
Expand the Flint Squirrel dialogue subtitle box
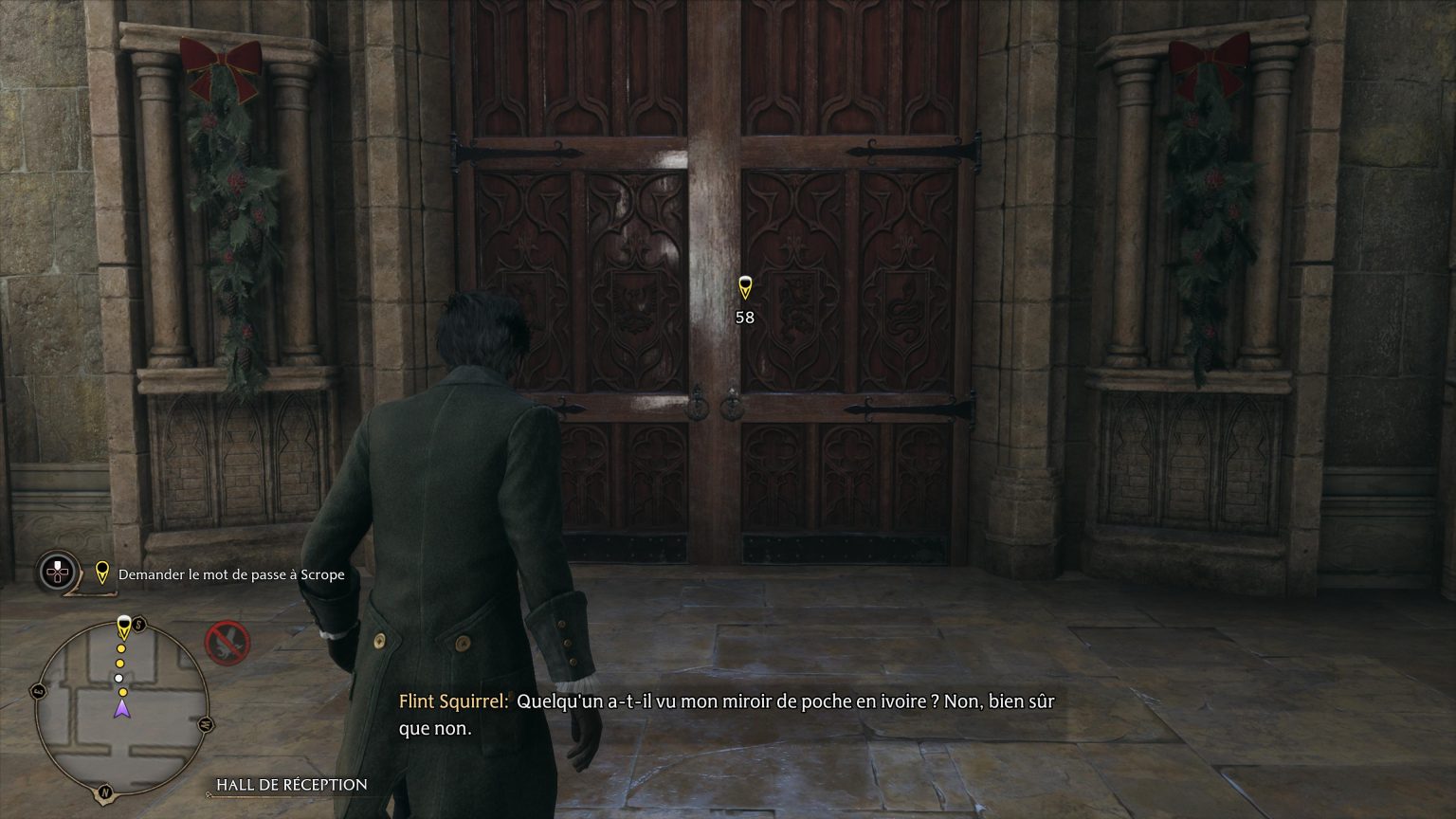coord(730,716)
